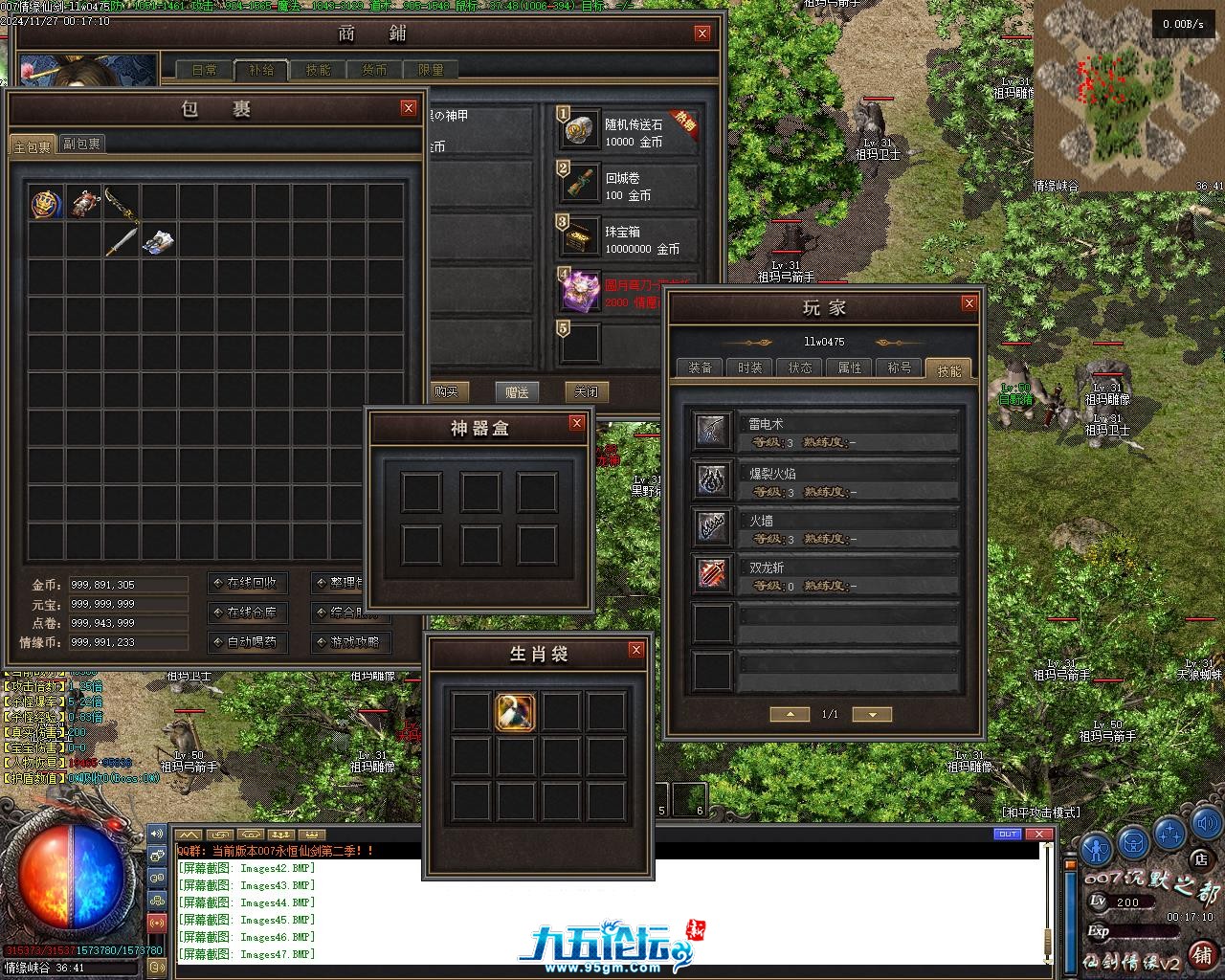
Task: Select the item in the 生肖袋
Action: [x=515, y=711]
